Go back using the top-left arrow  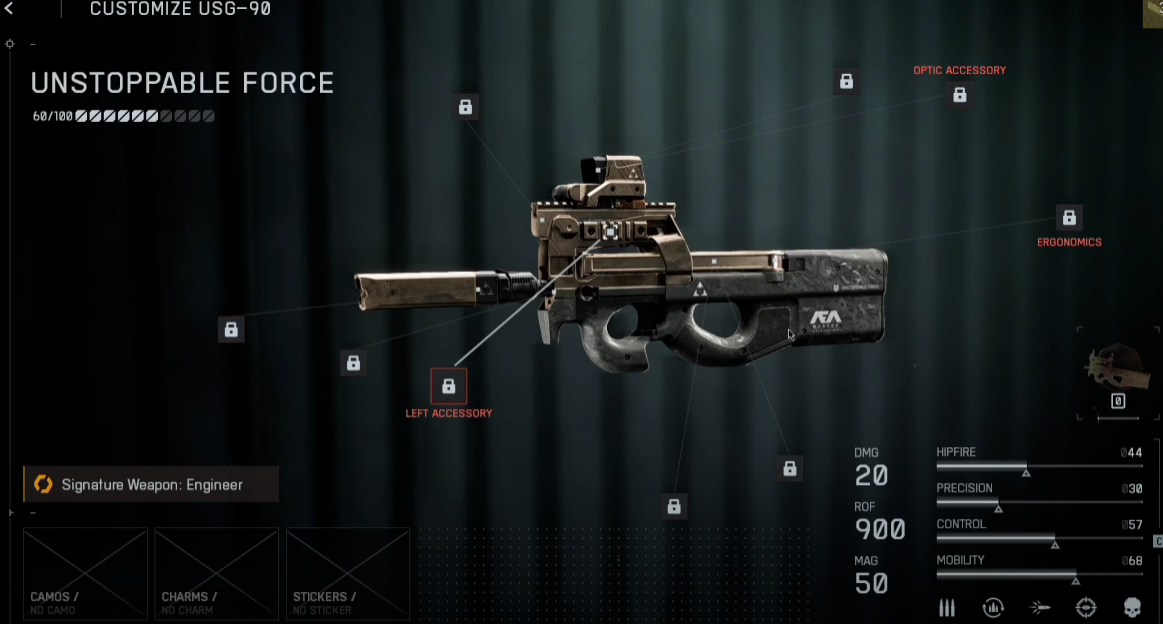click(9, 9)
